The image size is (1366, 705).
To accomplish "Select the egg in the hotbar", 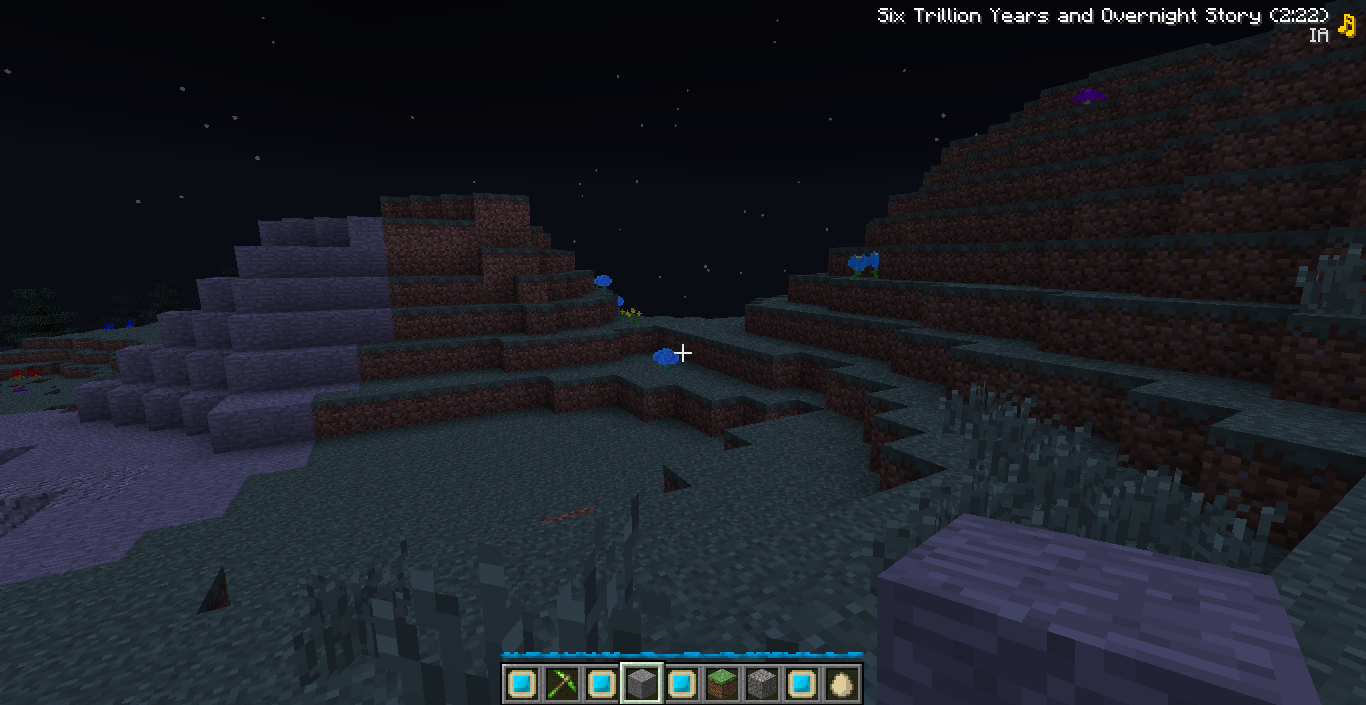I will click(x=842, y=684).
